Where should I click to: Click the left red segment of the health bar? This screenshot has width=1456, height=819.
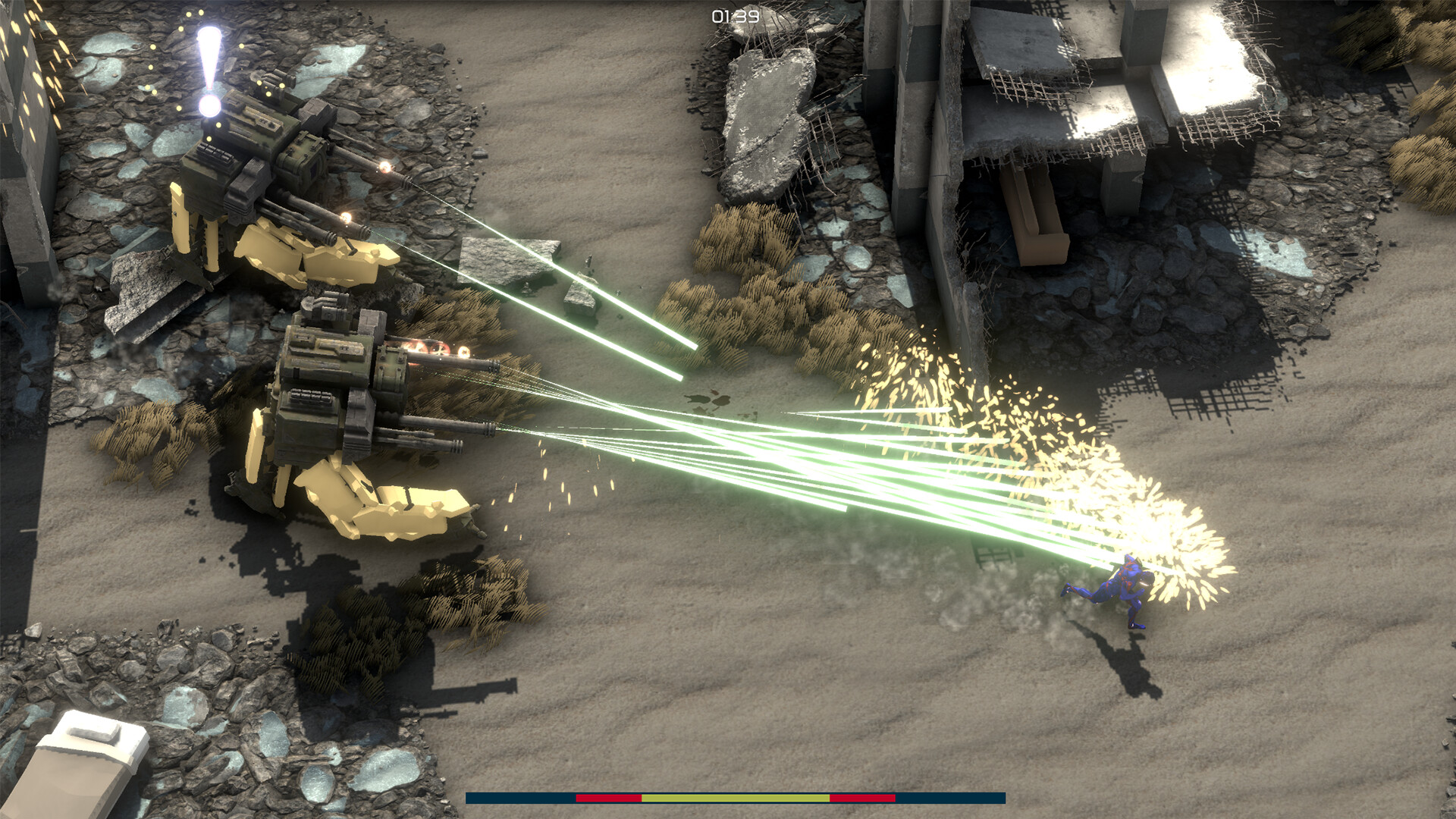coord(607,798)
